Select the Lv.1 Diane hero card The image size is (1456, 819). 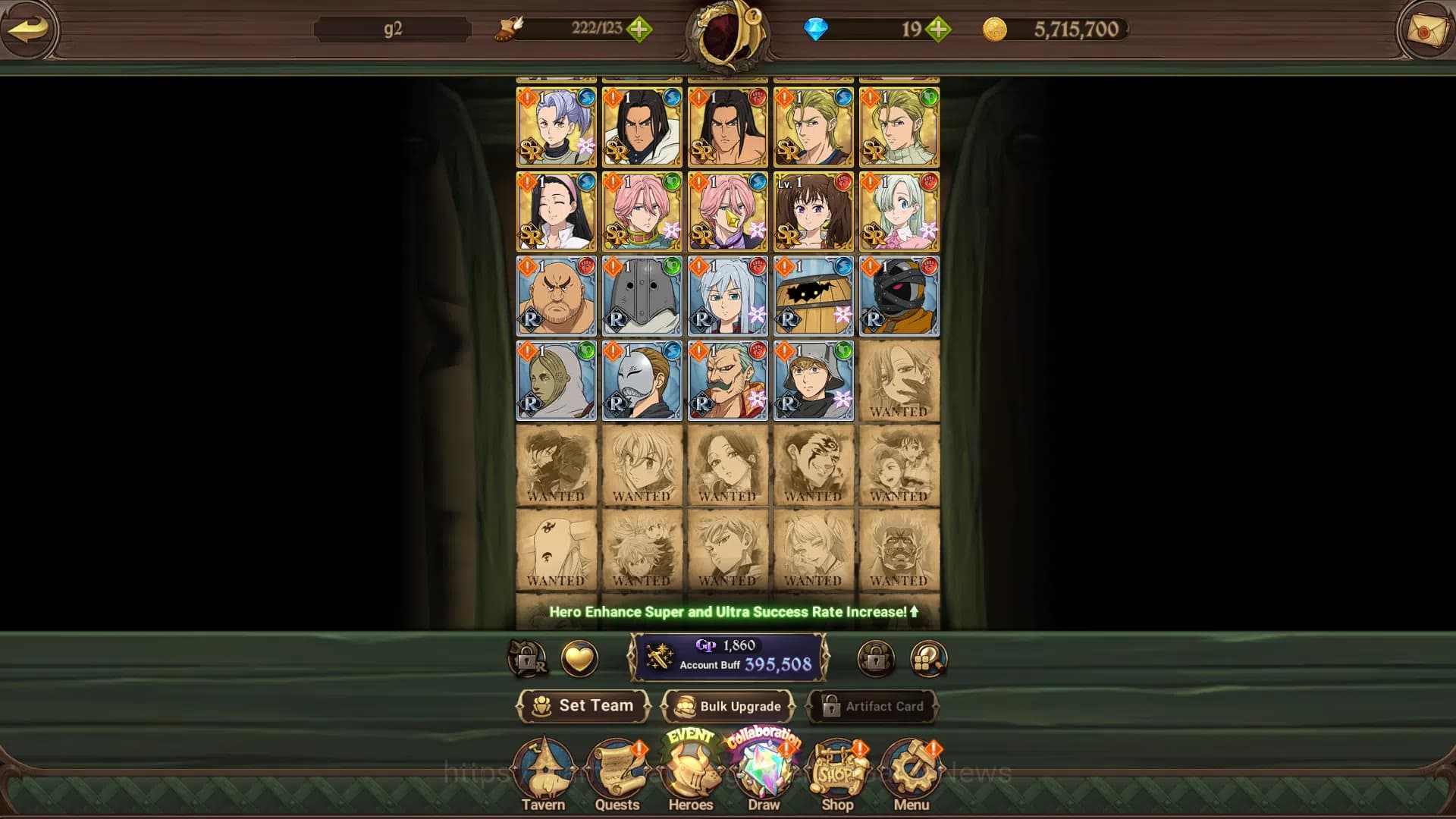click(x=812, y=212)
